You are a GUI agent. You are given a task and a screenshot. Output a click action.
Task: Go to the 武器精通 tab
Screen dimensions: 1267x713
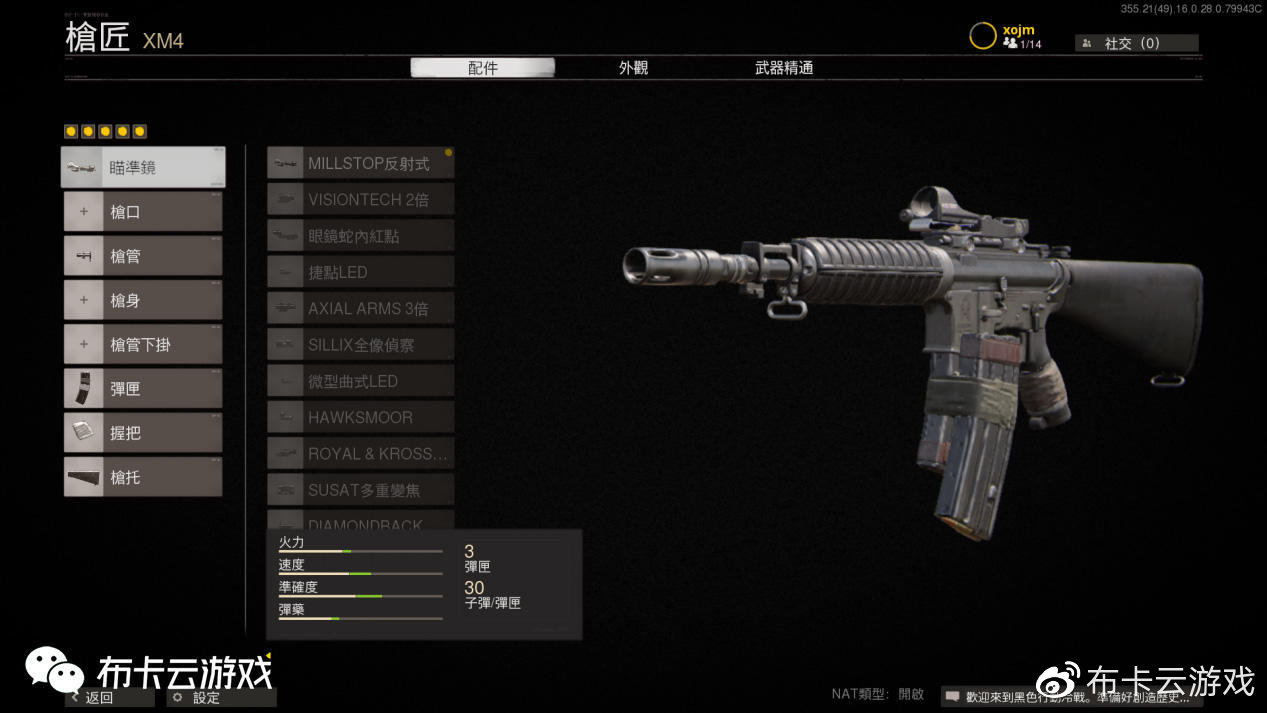tap(784, 68)
